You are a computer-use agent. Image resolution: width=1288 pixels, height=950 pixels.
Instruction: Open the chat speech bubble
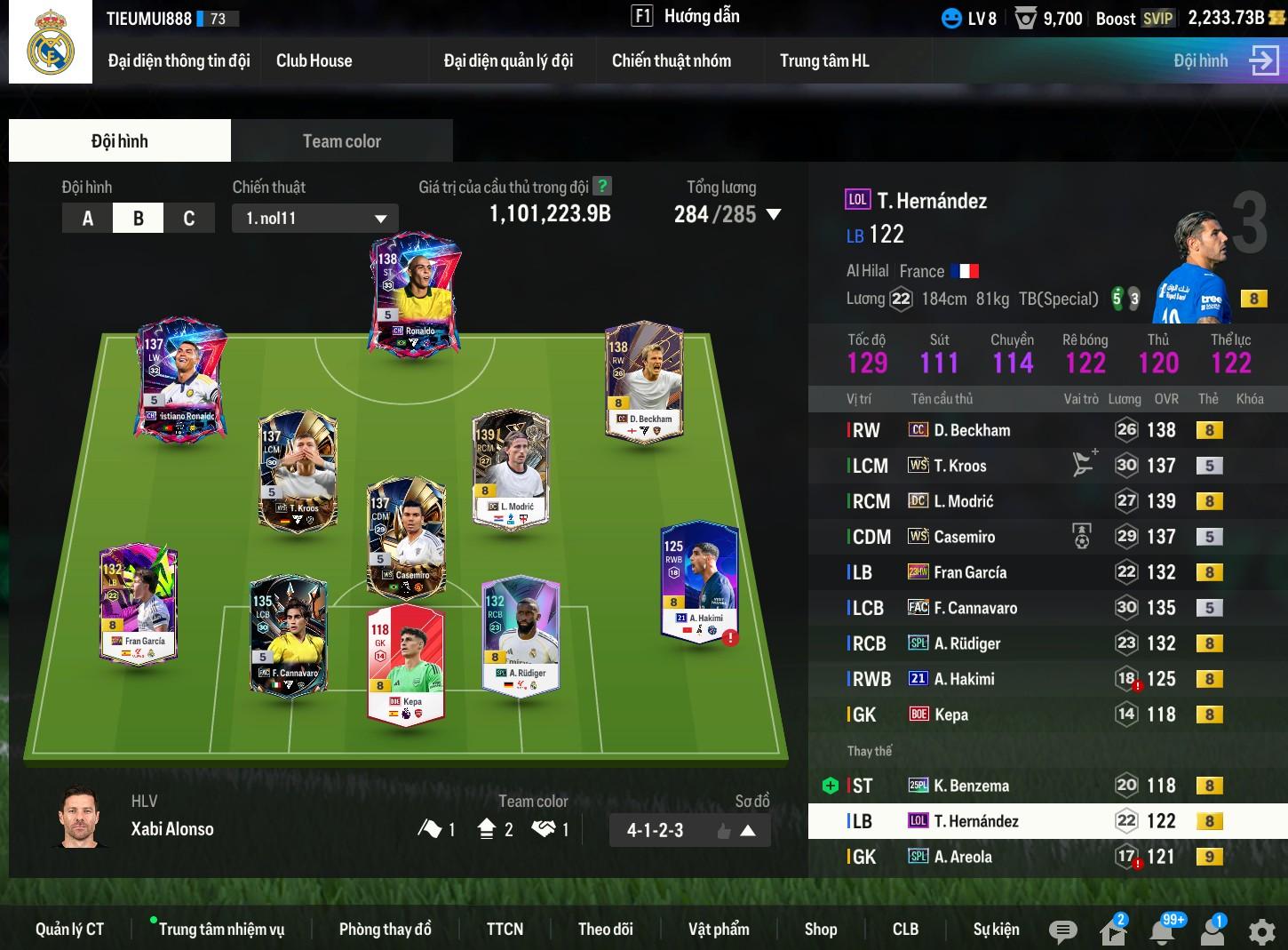click(x=1062, y=931)
